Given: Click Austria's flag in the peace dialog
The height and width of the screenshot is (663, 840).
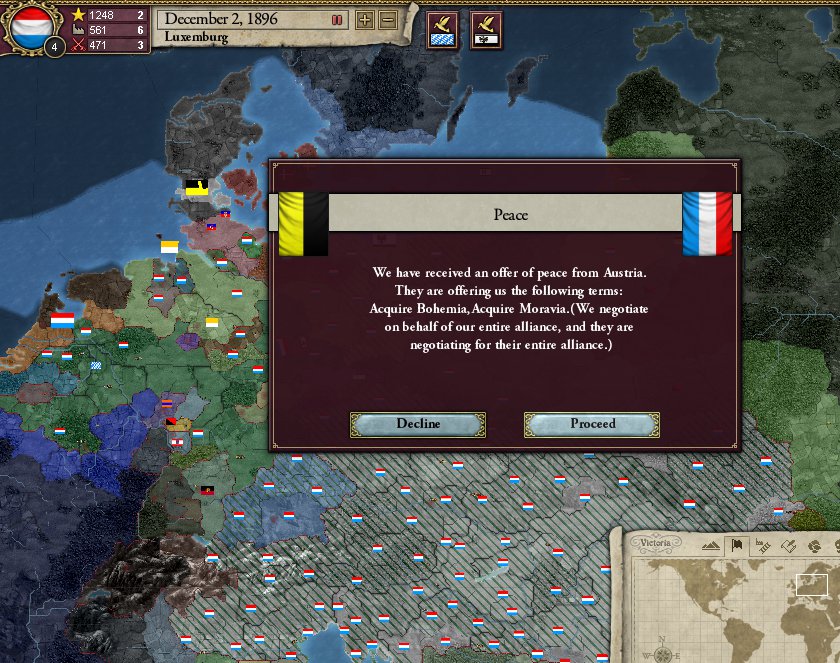Looking at the screenshot, I should (x=303, y=223).
